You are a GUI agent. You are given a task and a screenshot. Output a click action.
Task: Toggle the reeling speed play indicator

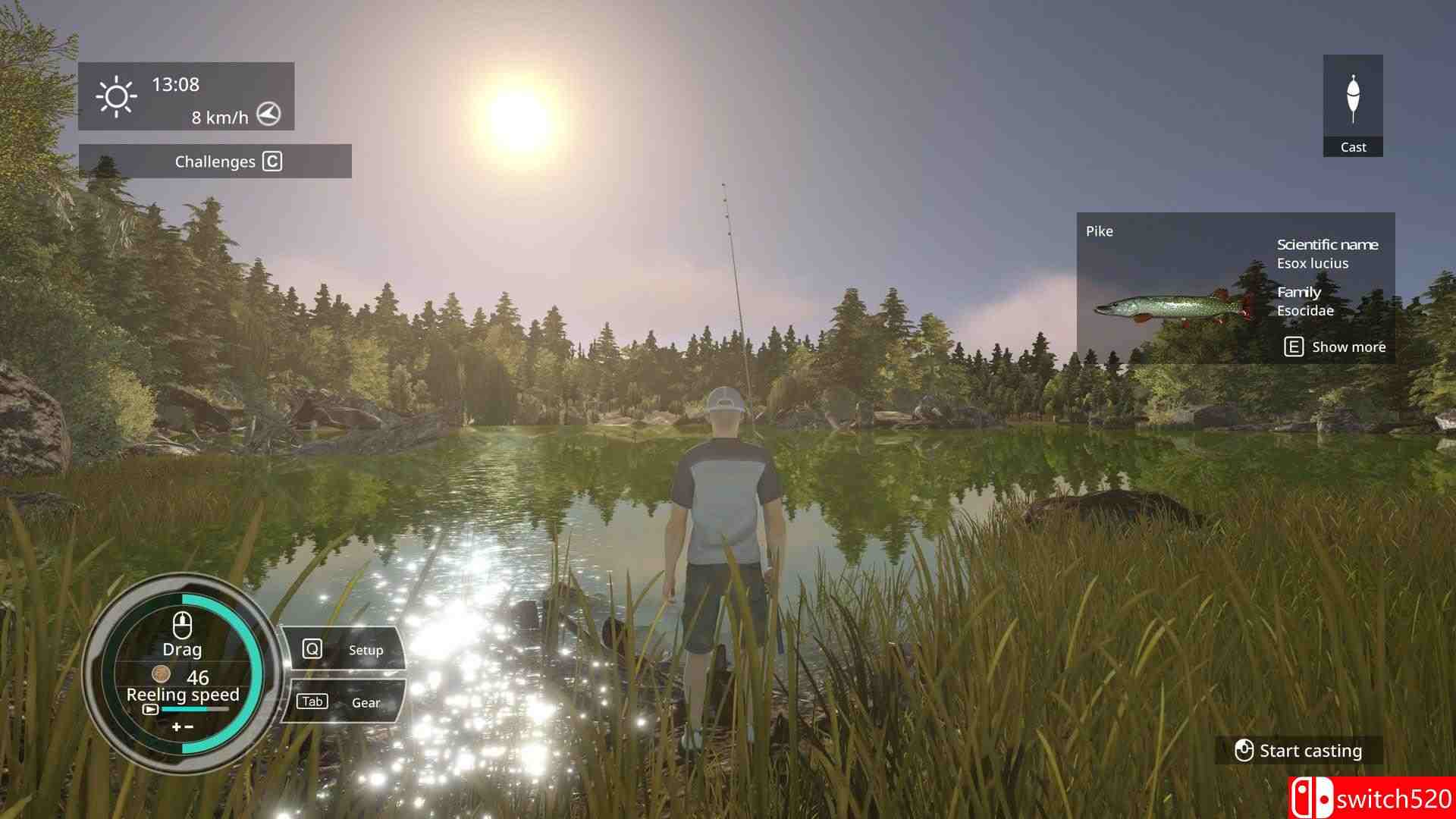click(152, 710)
